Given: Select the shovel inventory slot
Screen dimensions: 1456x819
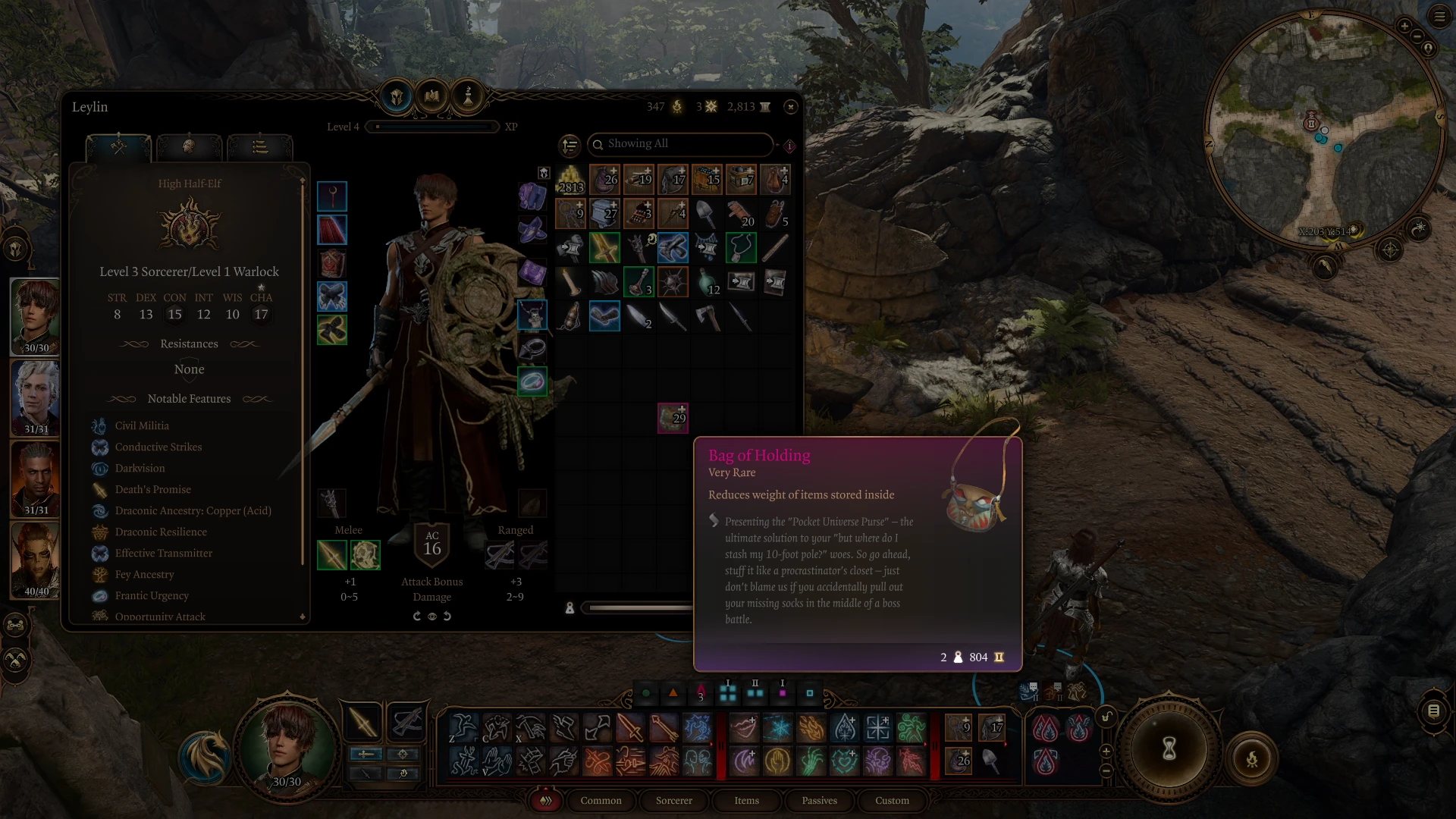Looking at the screenshot, I should 707,215.
